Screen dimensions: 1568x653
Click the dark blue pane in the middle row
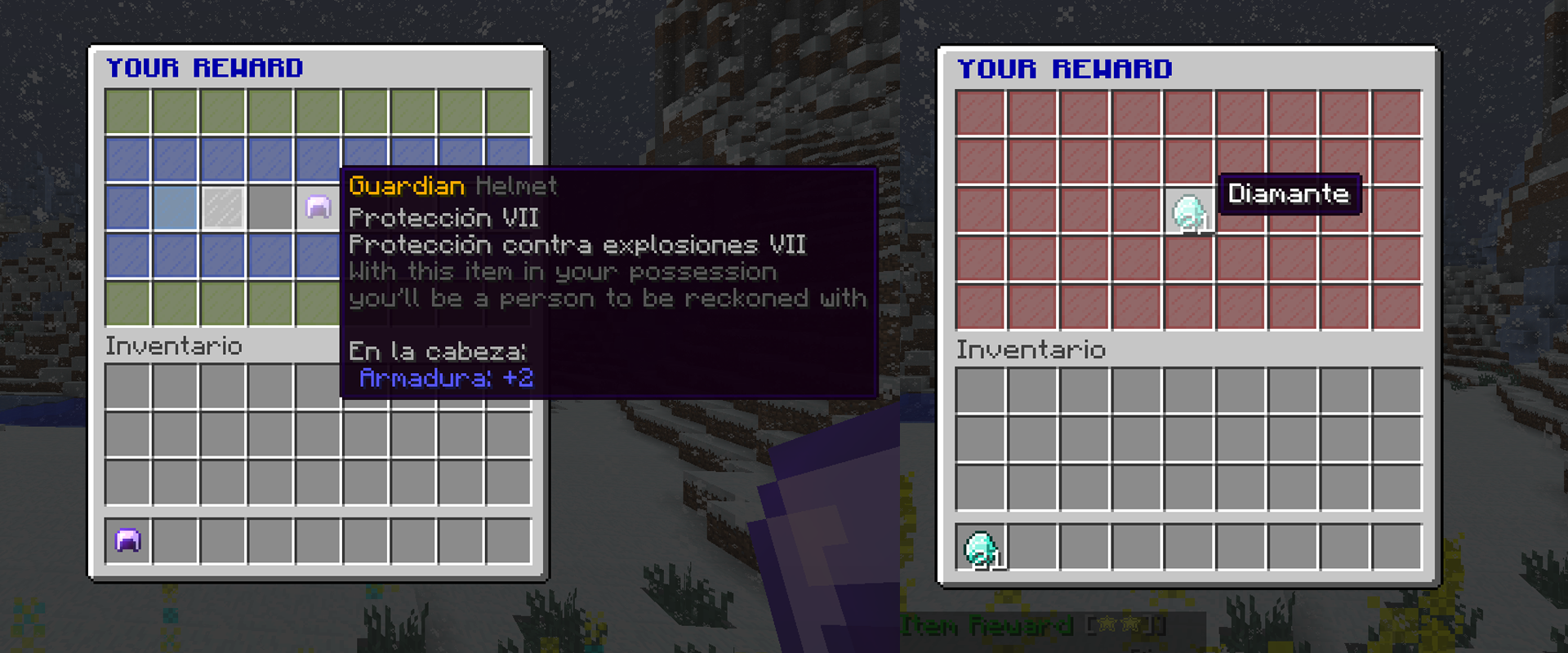tap(127, 211)
